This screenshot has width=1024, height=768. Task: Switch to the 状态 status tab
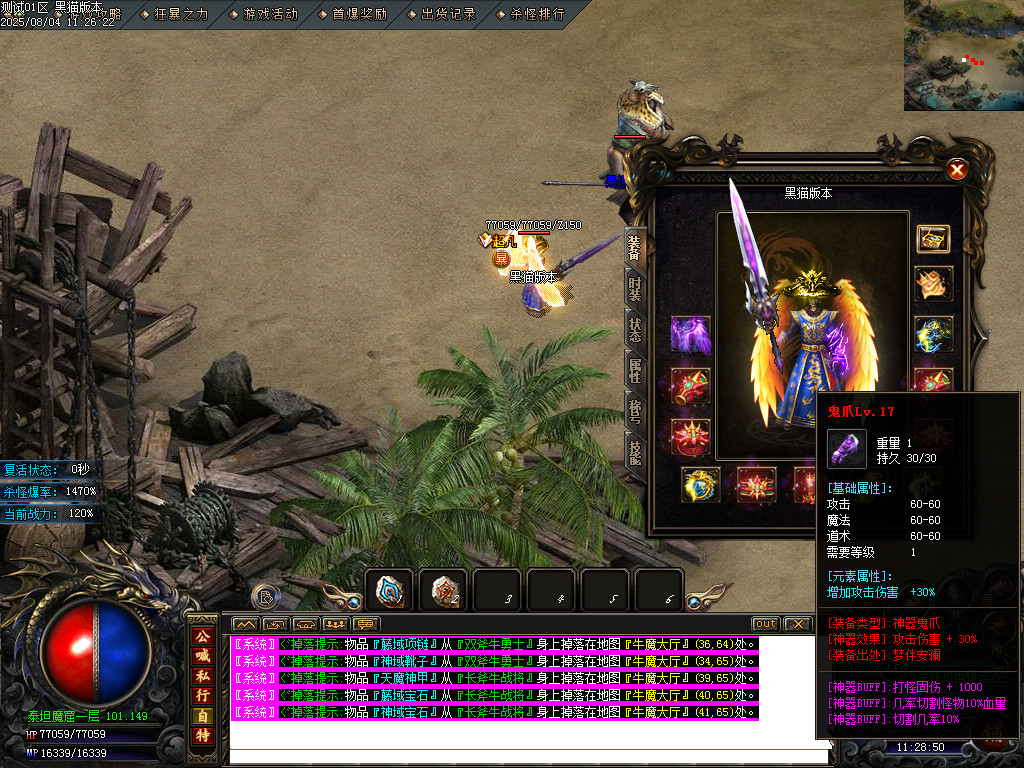point(635,331)
